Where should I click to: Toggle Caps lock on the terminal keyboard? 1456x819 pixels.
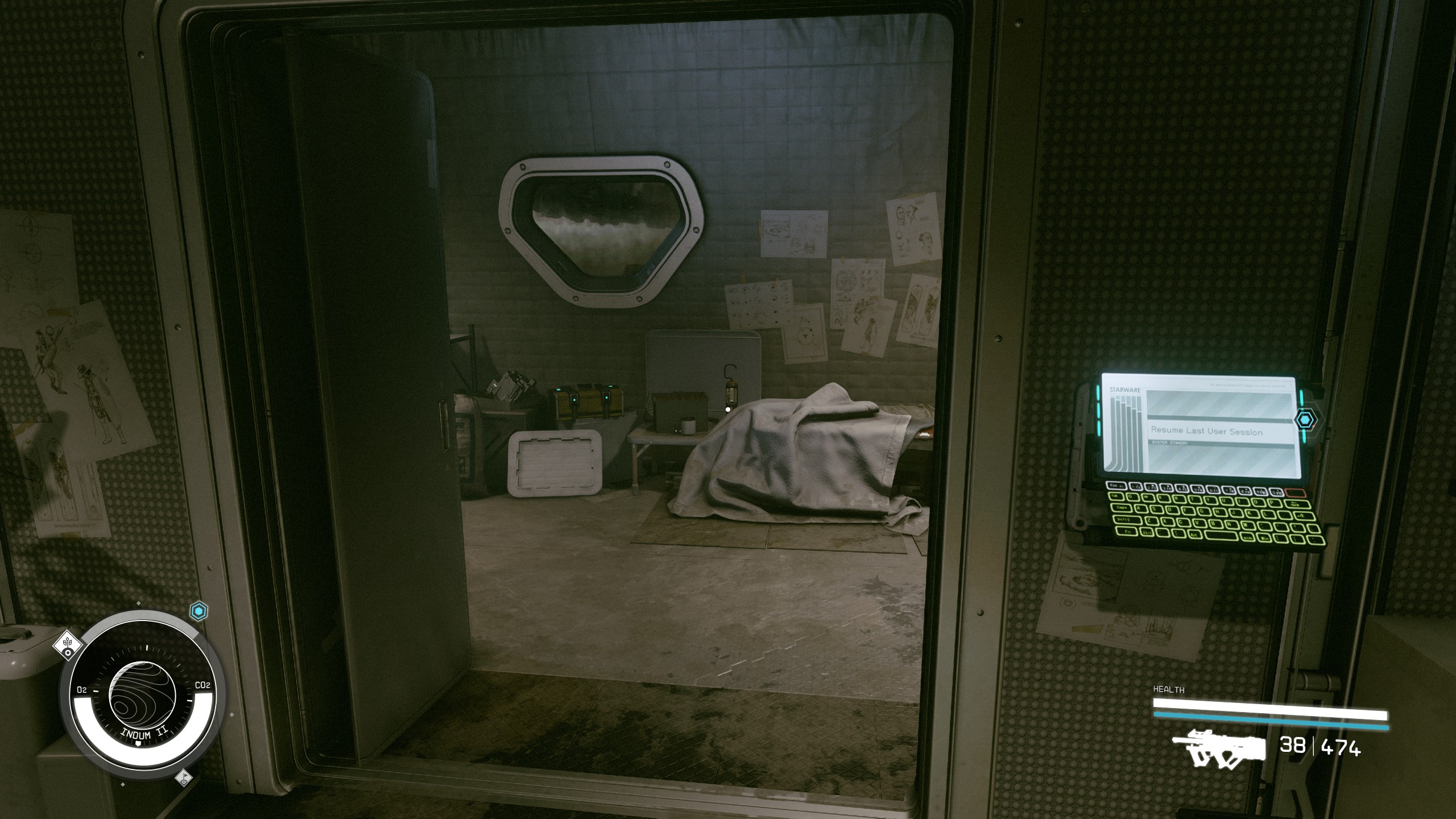[1122, 507]
